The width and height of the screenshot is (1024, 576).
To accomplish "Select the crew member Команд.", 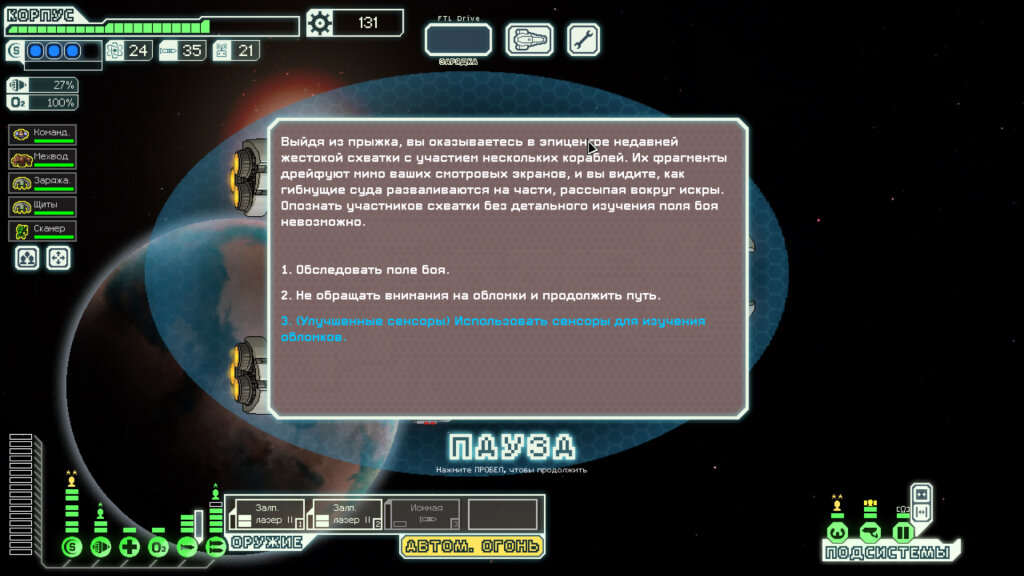I will pos(43,135).
